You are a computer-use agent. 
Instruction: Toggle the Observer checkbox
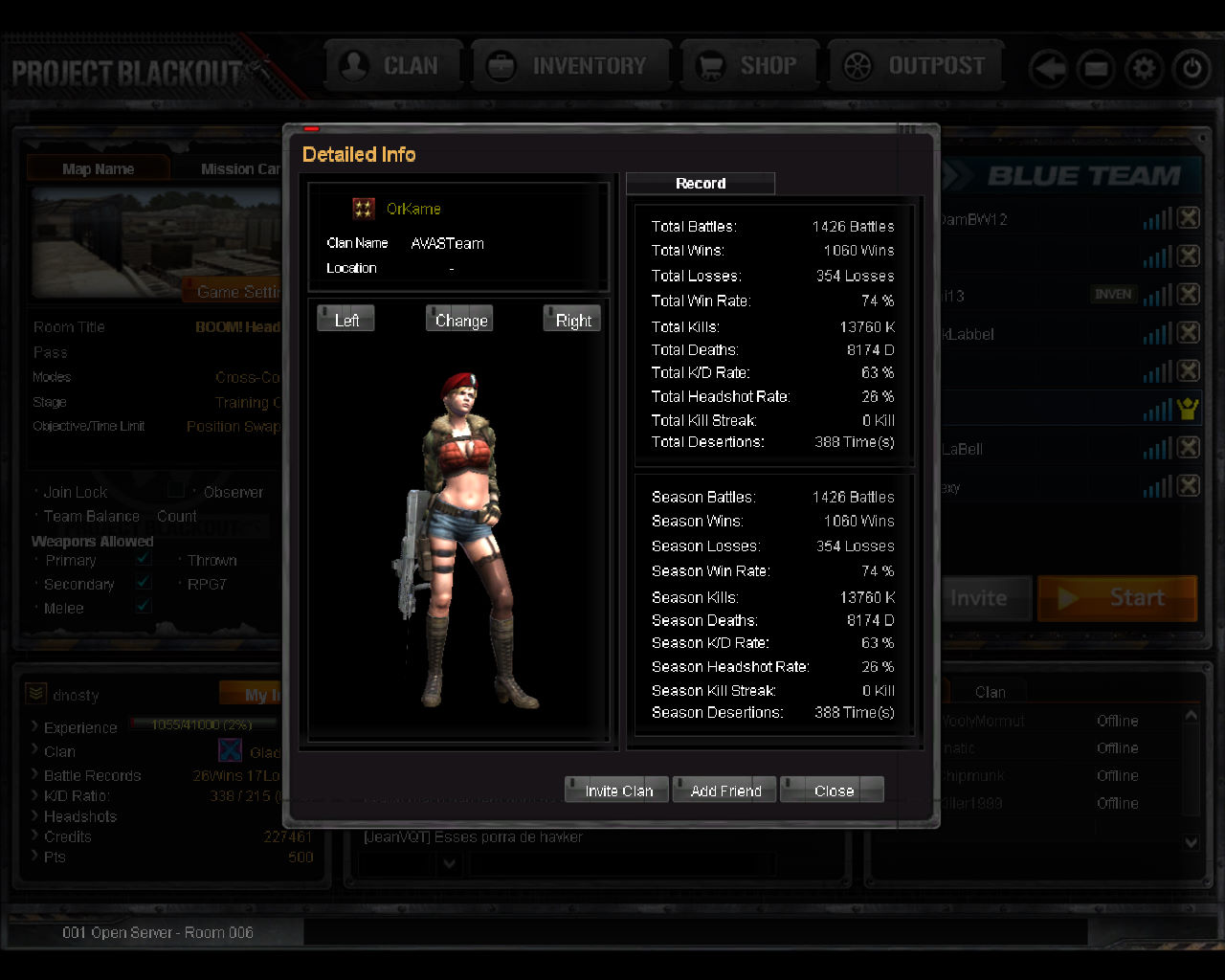(176, 491)
